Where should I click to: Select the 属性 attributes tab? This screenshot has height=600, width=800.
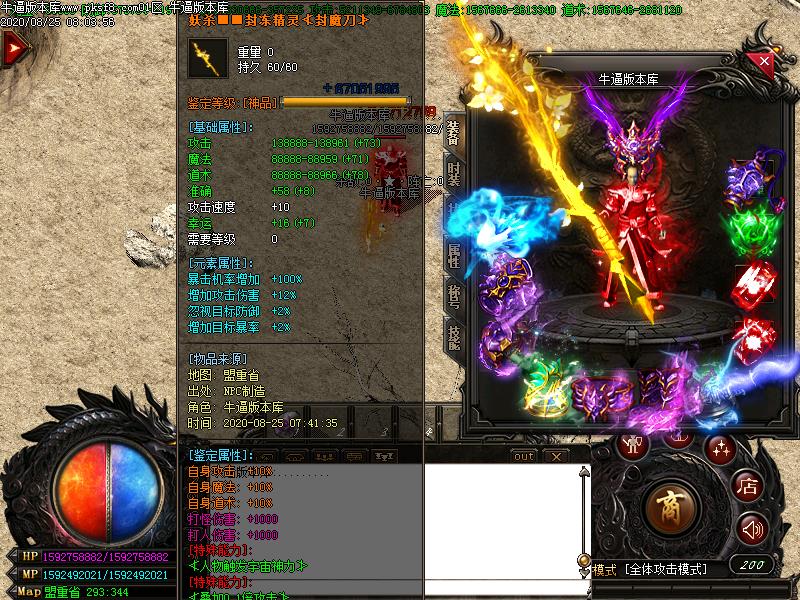tap(453, 255)
